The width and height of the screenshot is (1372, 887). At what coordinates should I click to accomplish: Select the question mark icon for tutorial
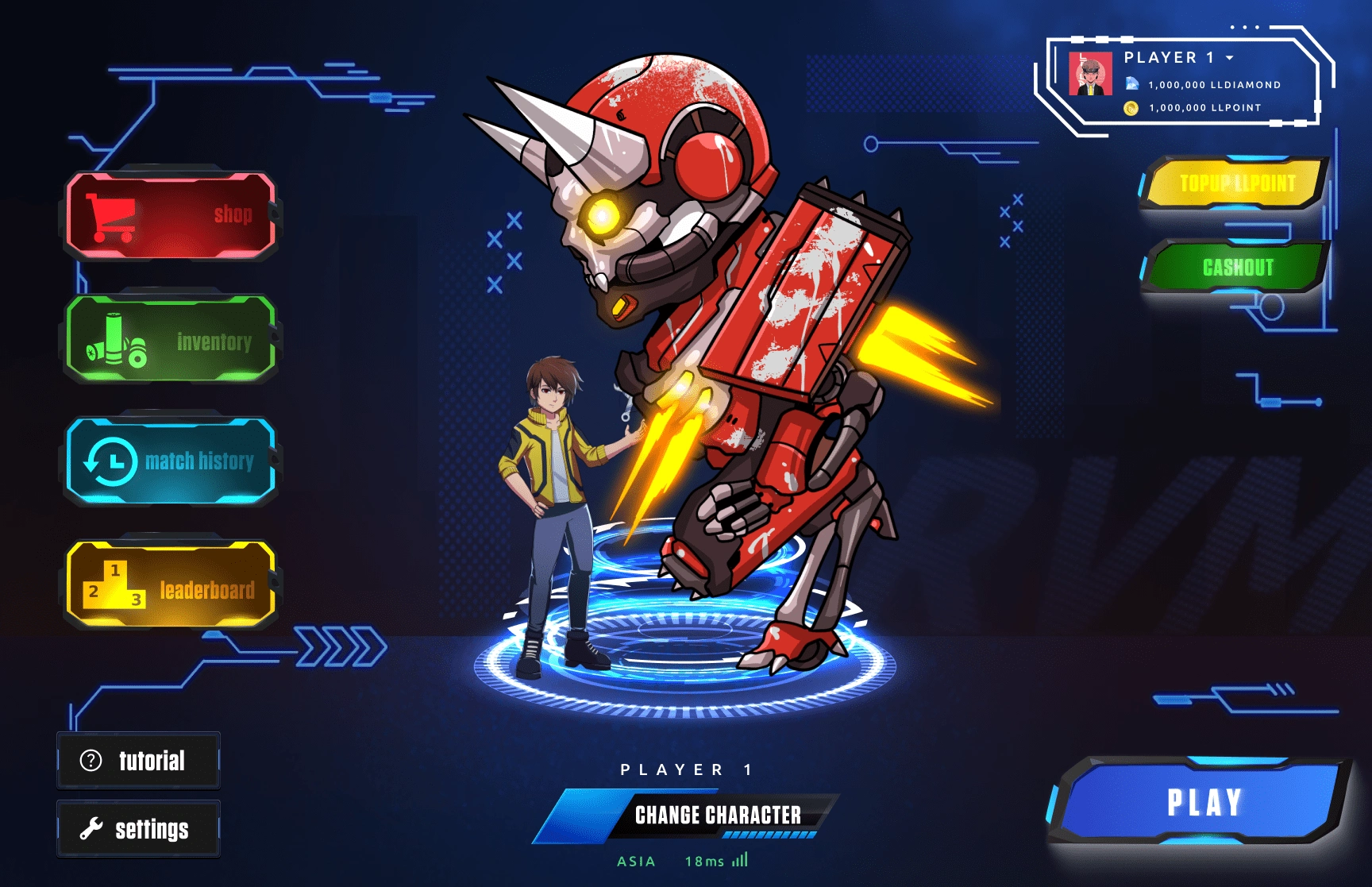tap(90, 760)
